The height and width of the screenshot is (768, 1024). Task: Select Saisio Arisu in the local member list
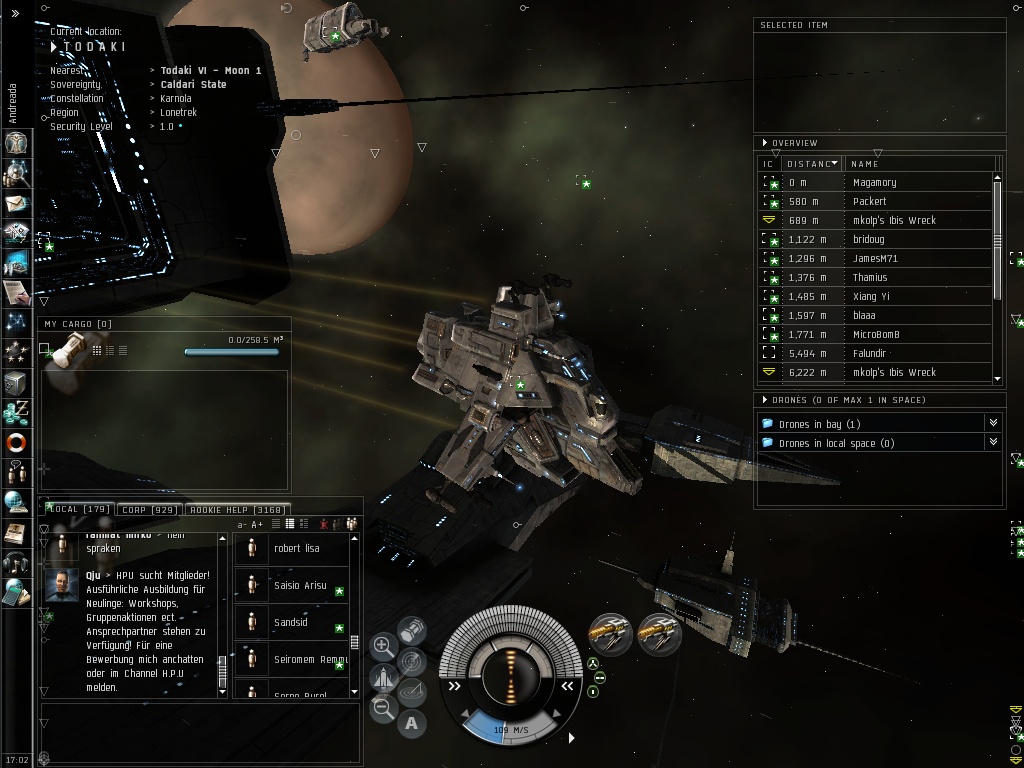click(300, 585)
